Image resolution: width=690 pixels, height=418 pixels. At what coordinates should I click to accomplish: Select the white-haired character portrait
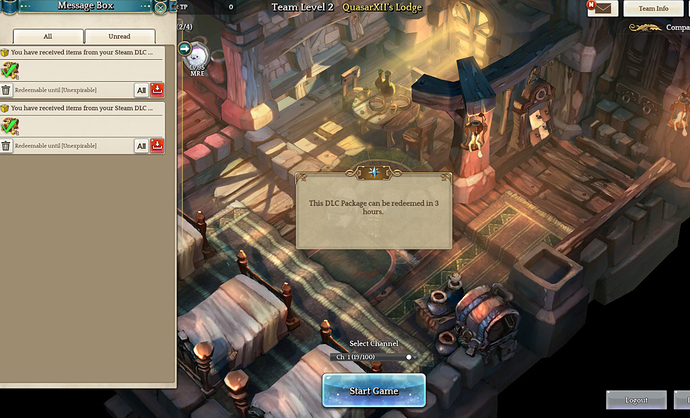pyautogui.click(x=196, y=57)
